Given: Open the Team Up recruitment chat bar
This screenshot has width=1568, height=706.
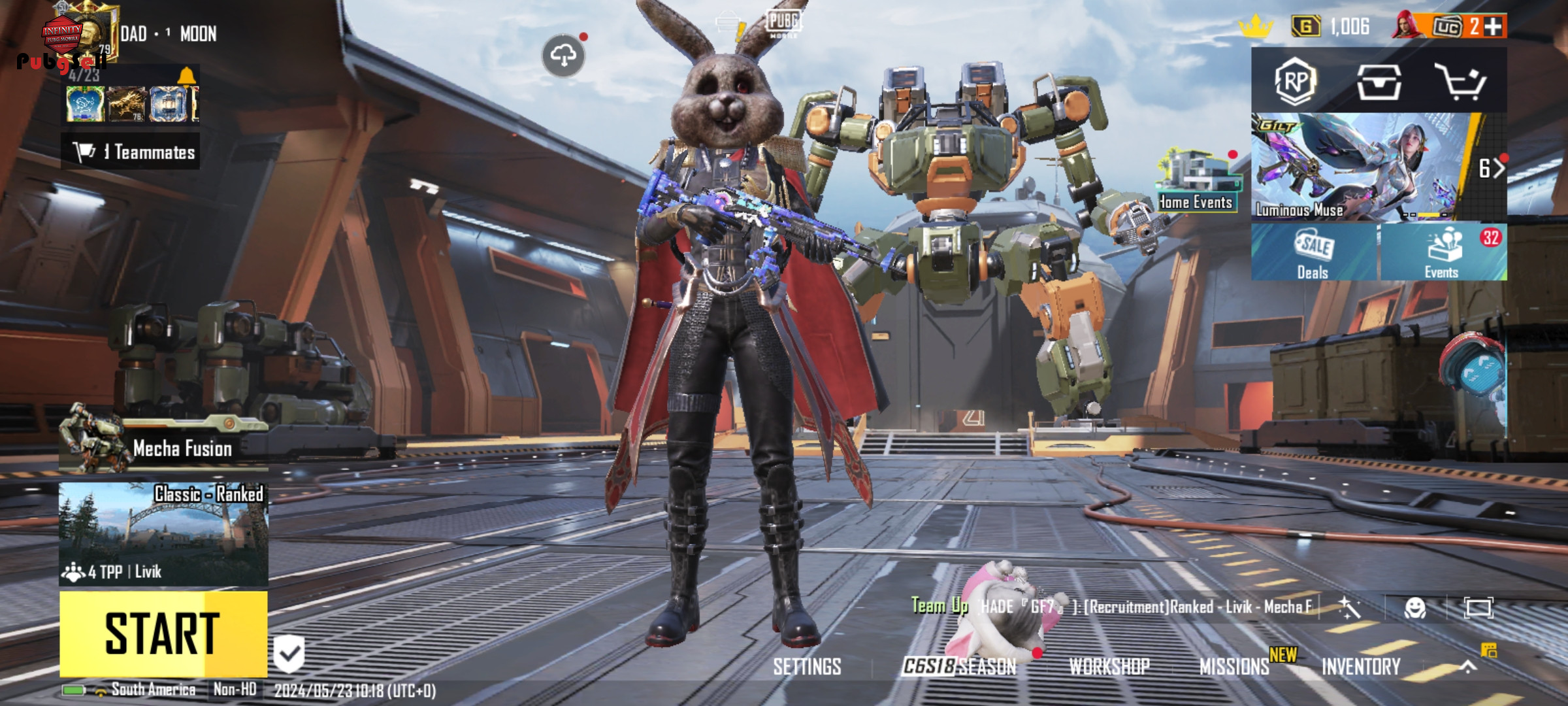Looking at the screenshot, I should (x=1111, y=607).
